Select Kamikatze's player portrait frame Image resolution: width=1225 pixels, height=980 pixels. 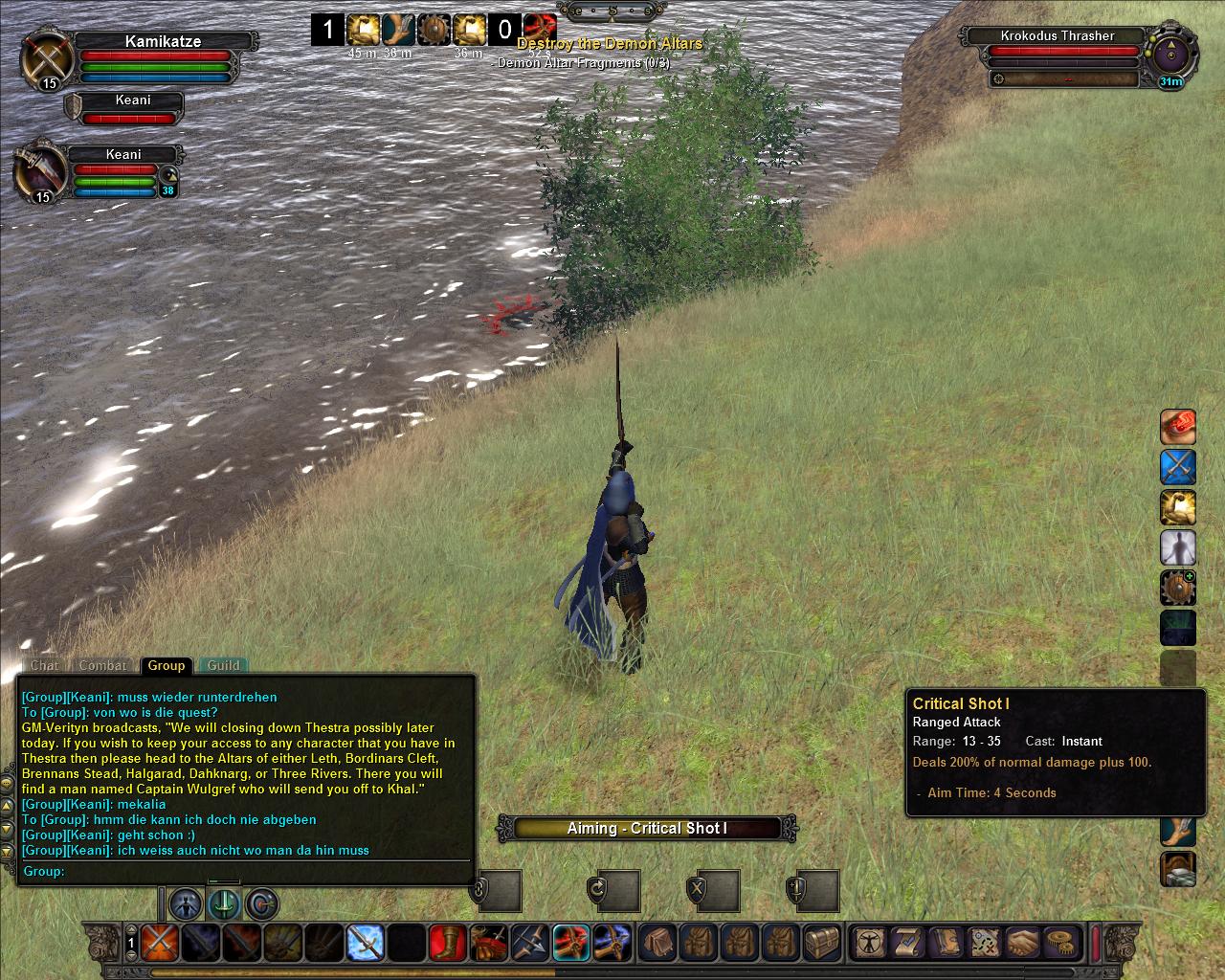(x=44, y=59)
